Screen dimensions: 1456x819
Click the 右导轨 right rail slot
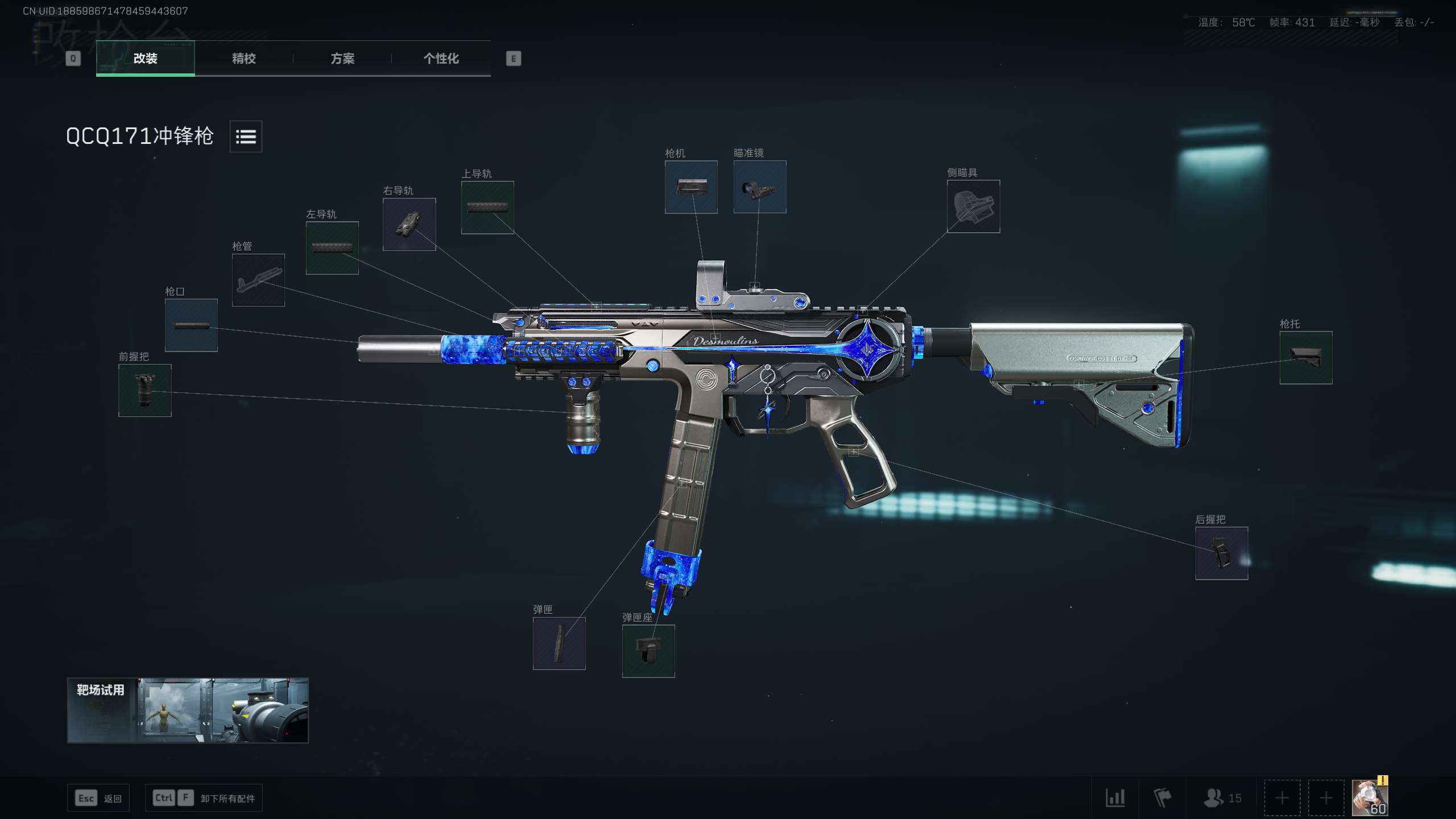tap(409, 225)
